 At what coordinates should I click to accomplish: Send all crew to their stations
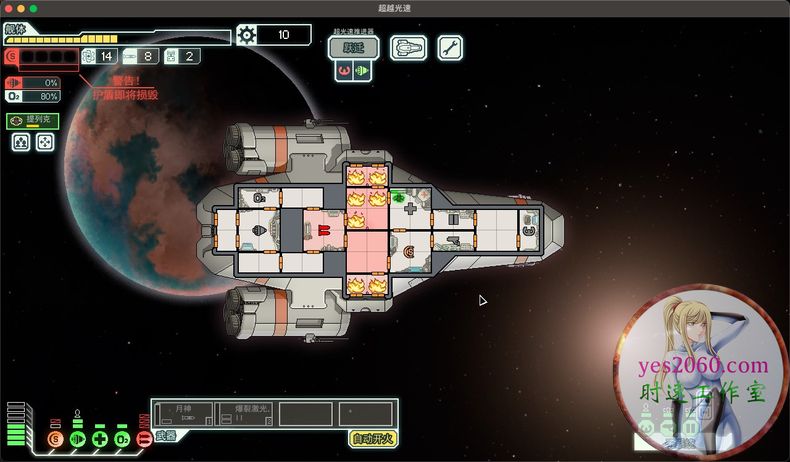point(22,142)
